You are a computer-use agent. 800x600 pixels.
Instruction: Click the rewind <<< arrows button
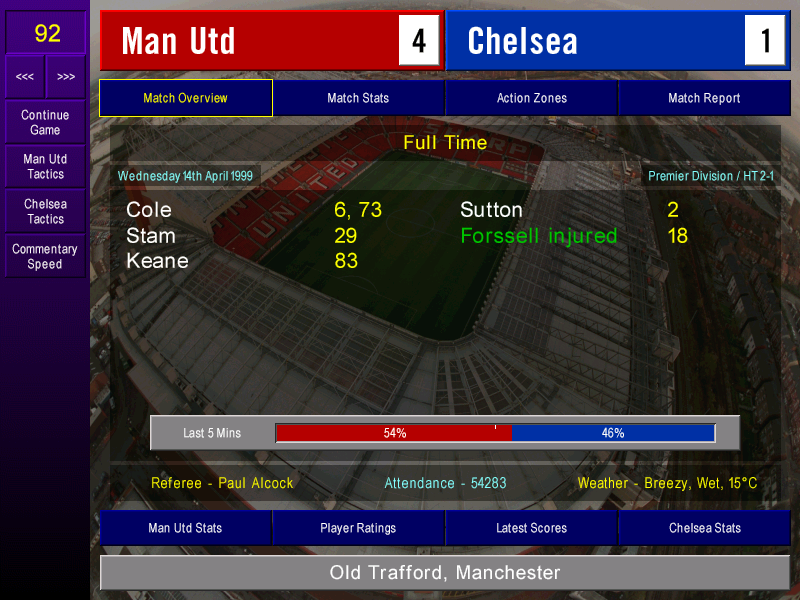point(25,77)
